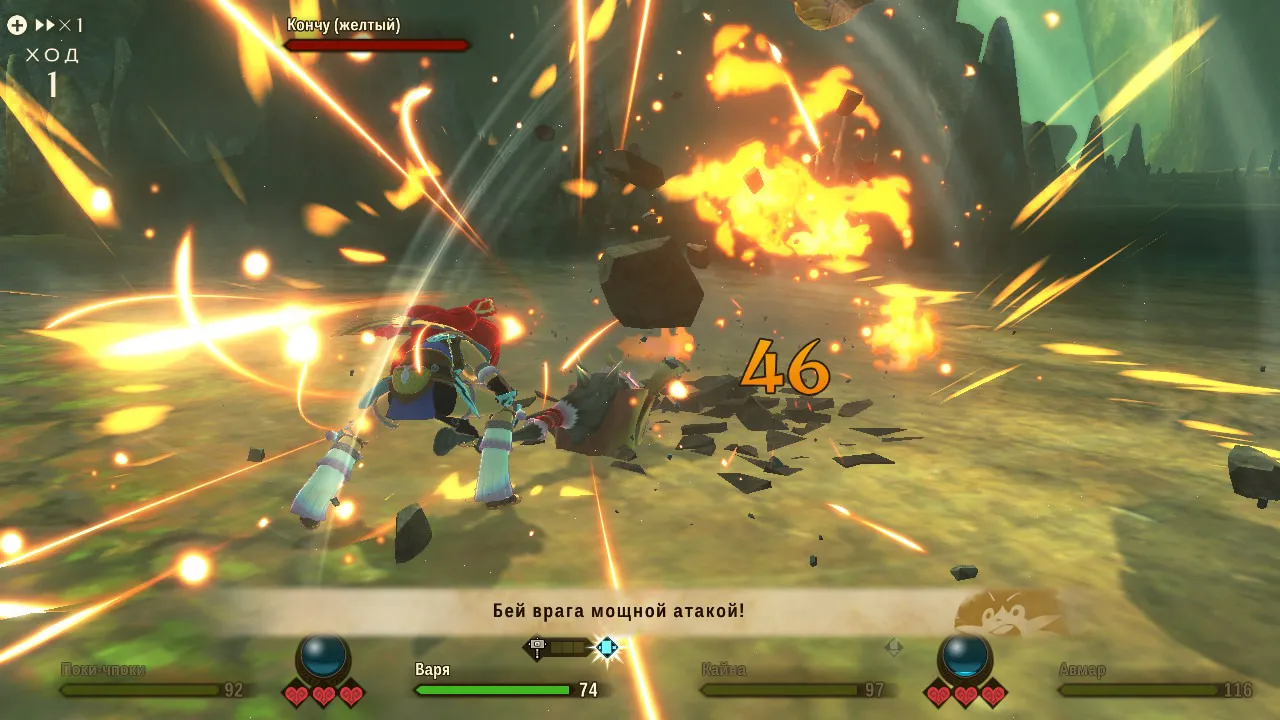Choose the Покичпоки monstie panel
The width and height of the screenshot is (1280, 720).
pos(152,680)
